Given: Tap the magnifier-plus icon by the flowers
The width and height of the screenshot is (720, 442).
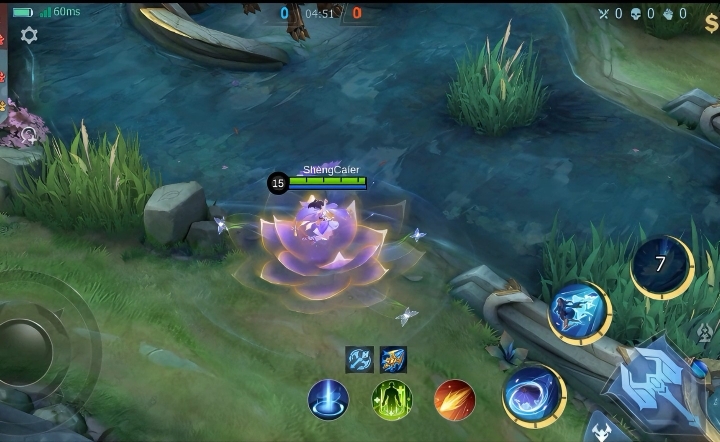Looking at the screenshot, I should pos(28,133).
